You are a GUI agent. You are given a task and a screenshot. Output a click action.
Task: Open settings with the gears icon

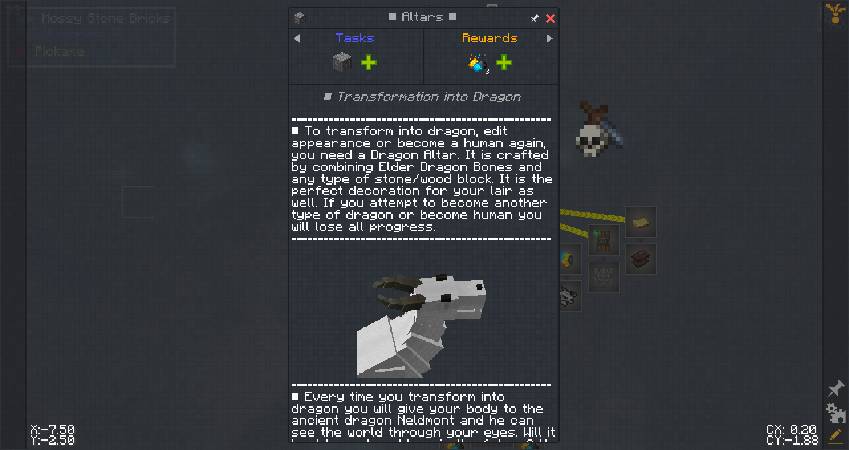(x=835, y=413)
